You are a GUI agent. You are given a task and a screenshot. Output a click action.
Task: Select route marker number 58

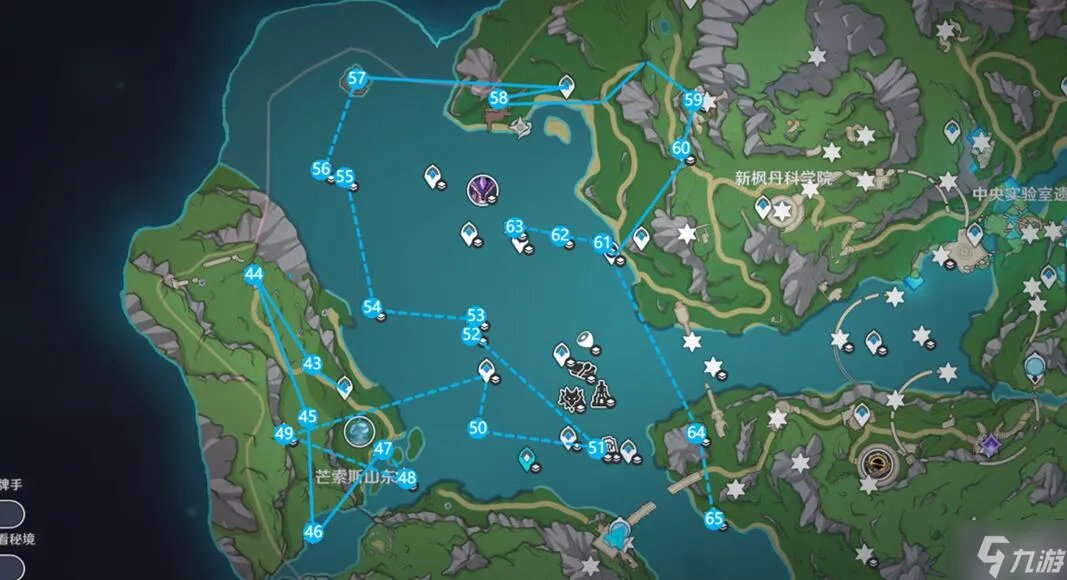click(498, 98)
